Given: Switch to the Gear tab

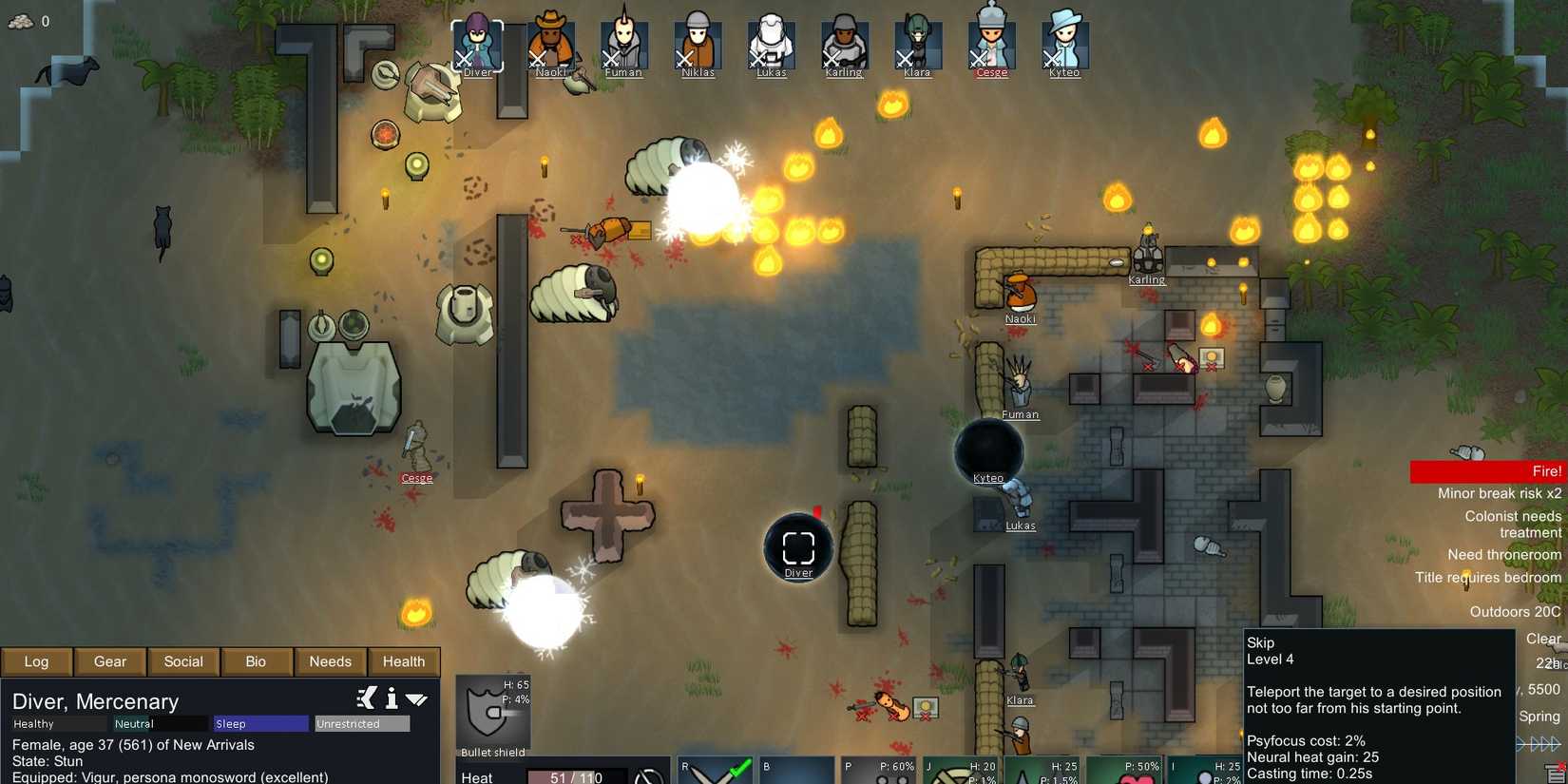Looking at the screenshot, I should pyautogui.click(x=109, y=661).
